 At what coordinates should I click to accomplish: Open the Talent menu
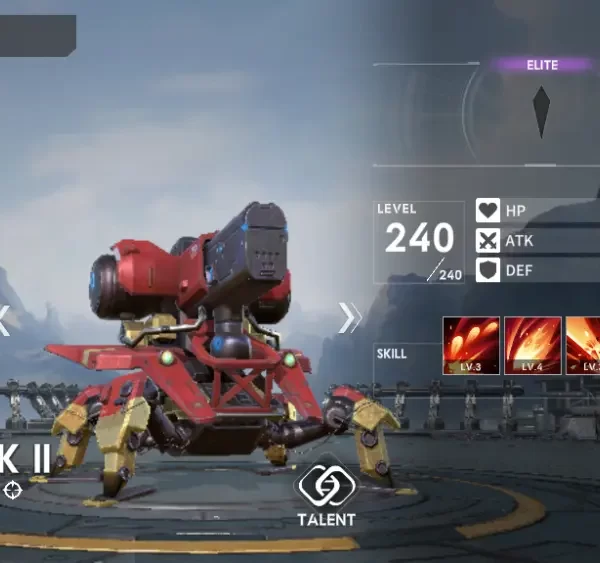click(325, 493)
